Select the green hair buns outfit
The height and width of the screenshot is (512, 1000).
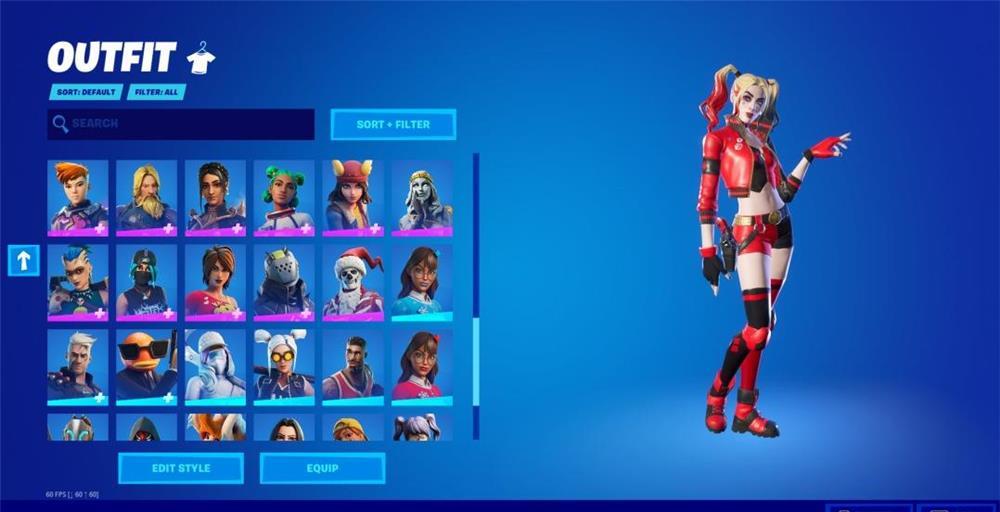point(284,197)
